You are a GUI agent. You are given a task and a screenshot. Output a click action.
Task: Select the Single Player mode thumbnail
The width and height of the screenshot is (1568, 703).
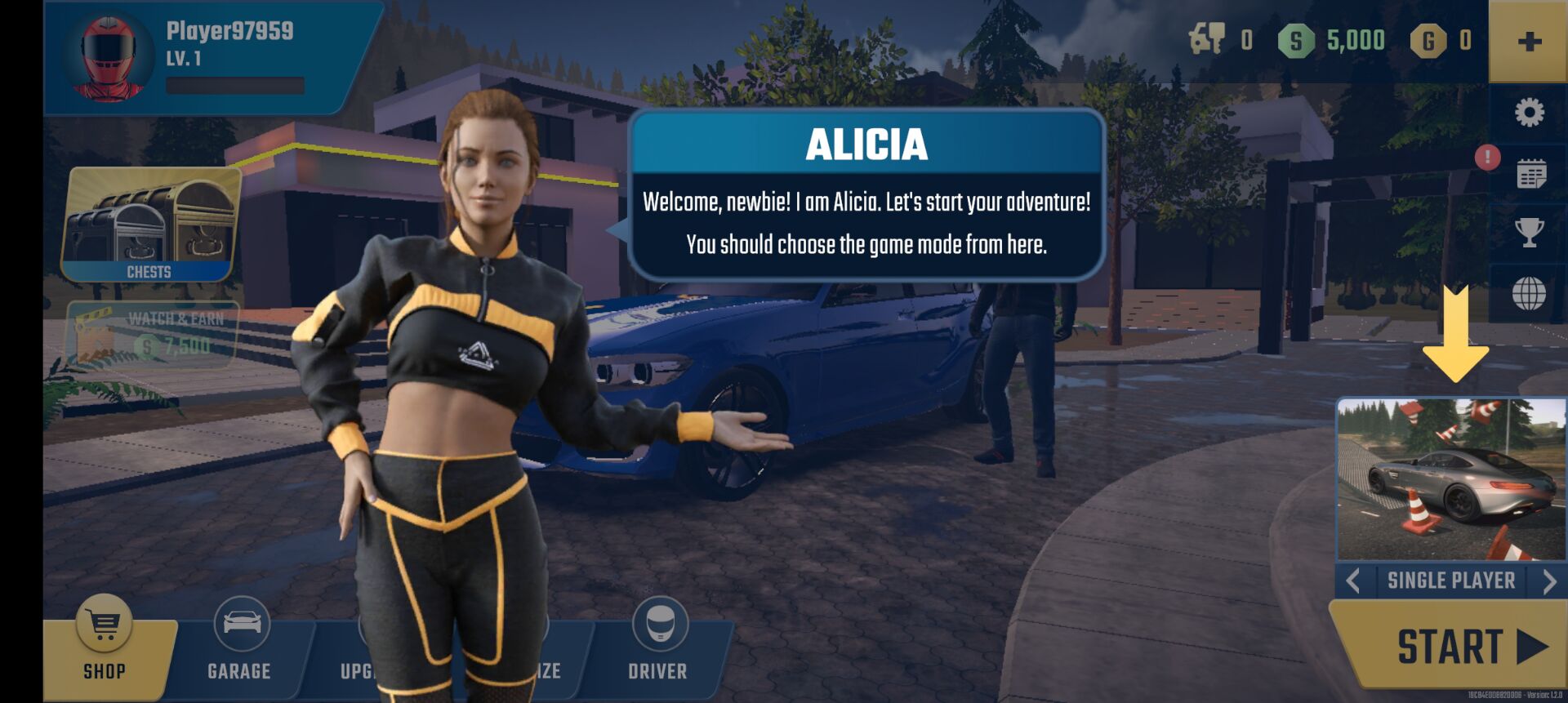[x=1450, y=479]
